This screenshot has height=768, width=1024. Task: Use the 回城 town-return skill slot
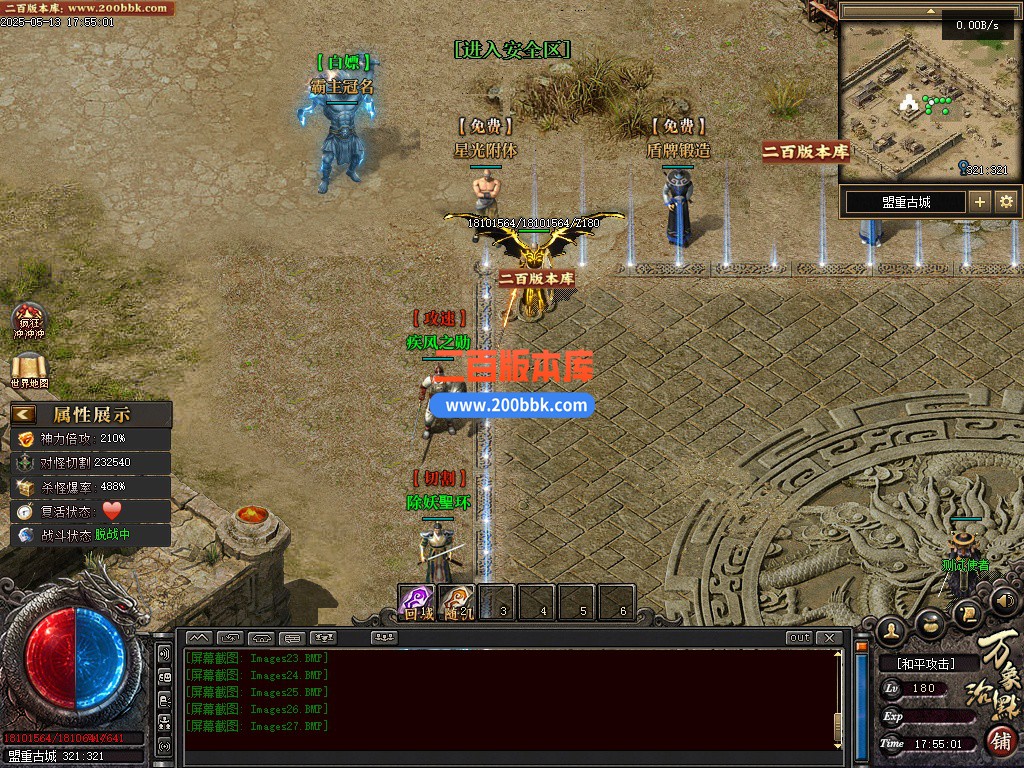coord(417,602)
